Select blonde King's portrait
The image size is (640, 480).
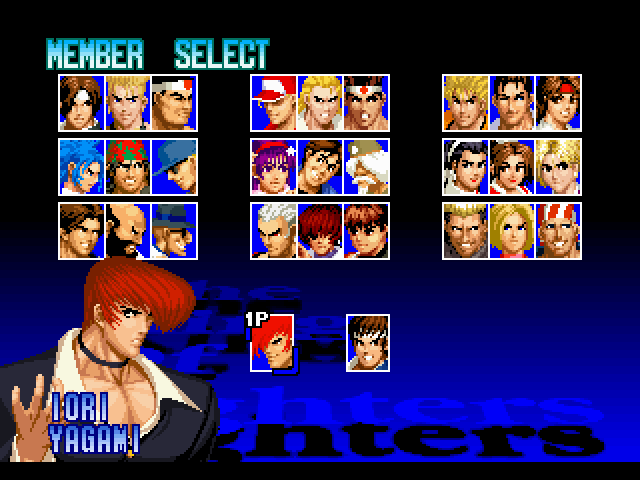[x=558, y=165]
